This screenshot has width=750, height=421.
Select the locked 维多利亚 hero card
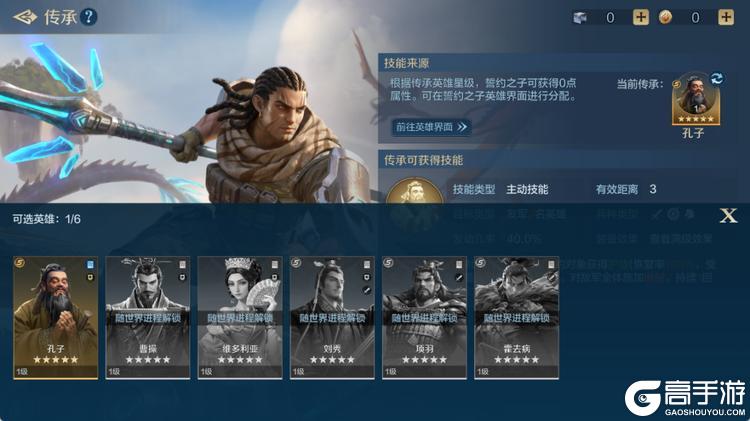240,317
